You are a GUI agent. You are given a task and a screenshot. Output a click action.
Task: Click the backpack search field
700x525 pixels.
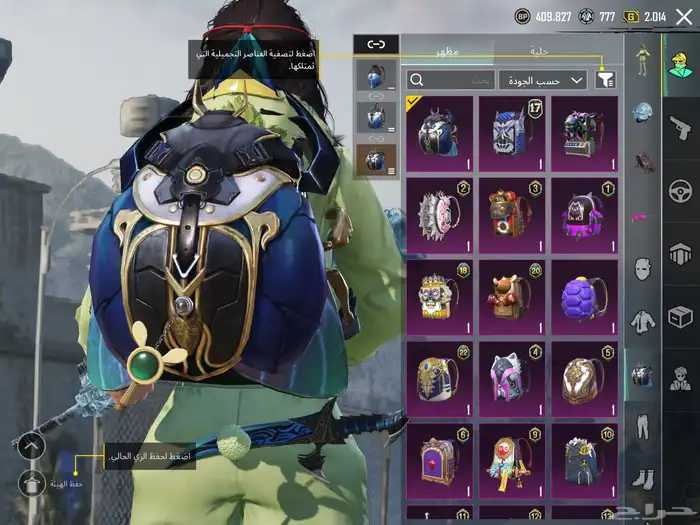(450, 80)
